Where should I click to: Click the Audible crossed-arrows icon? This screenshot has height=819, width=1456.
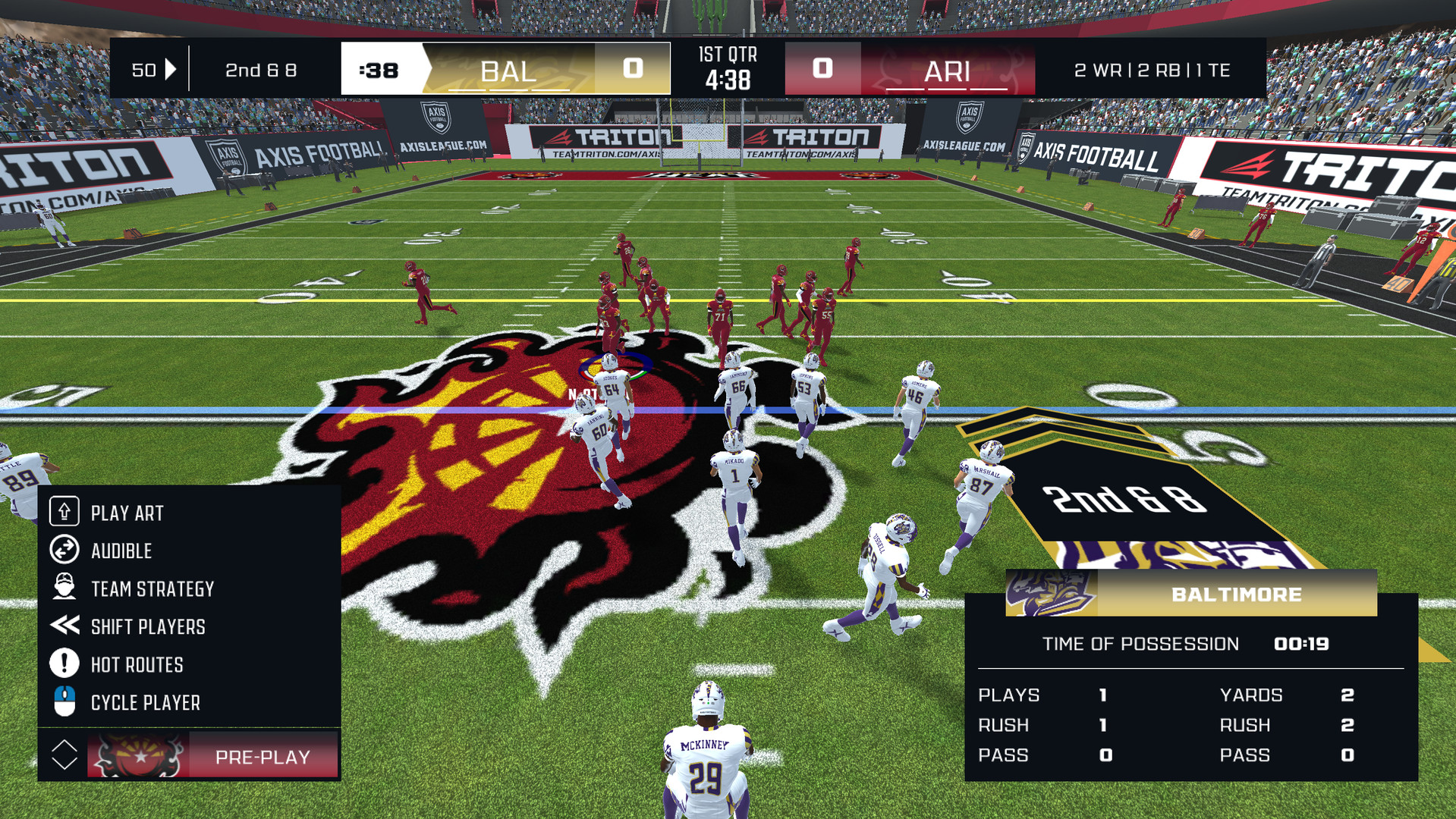[x=64, y=551]
